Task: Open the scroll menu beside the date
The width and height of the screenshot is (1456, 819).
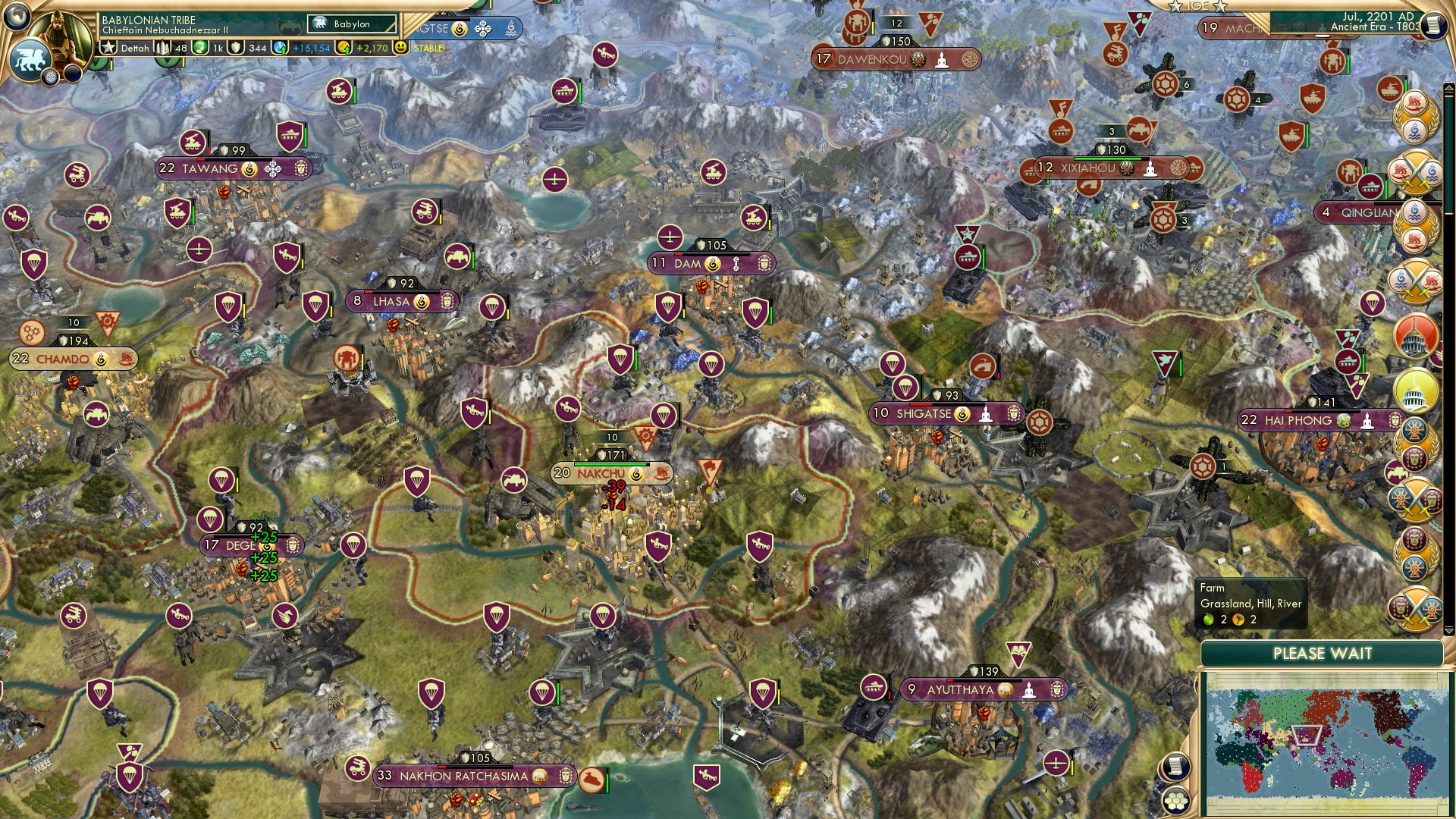Action: pyautogui.click(x=1434, y=24)
